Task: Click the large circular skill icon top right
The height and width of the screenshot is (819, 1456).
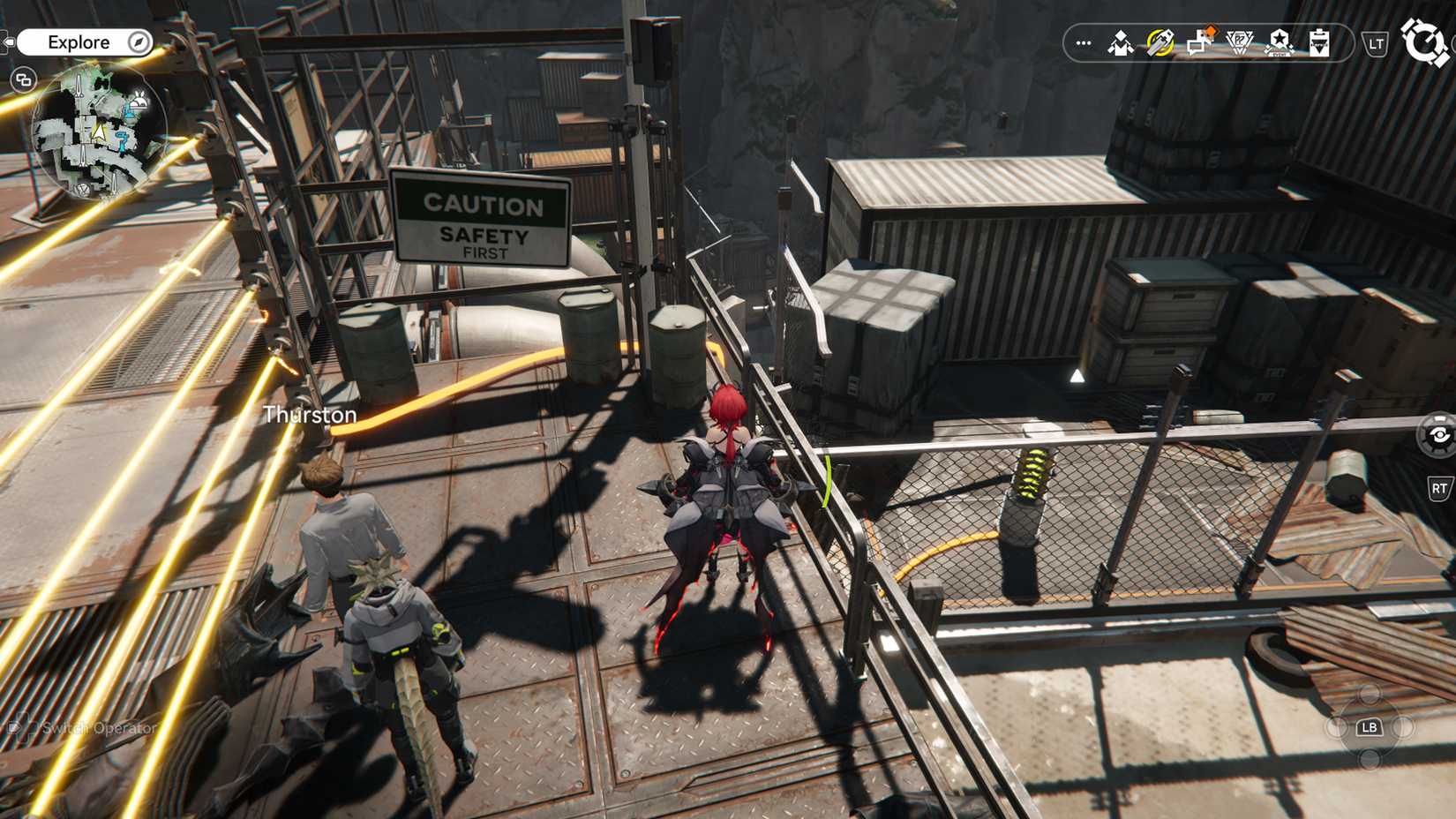Action: [x=1422, y=41]
